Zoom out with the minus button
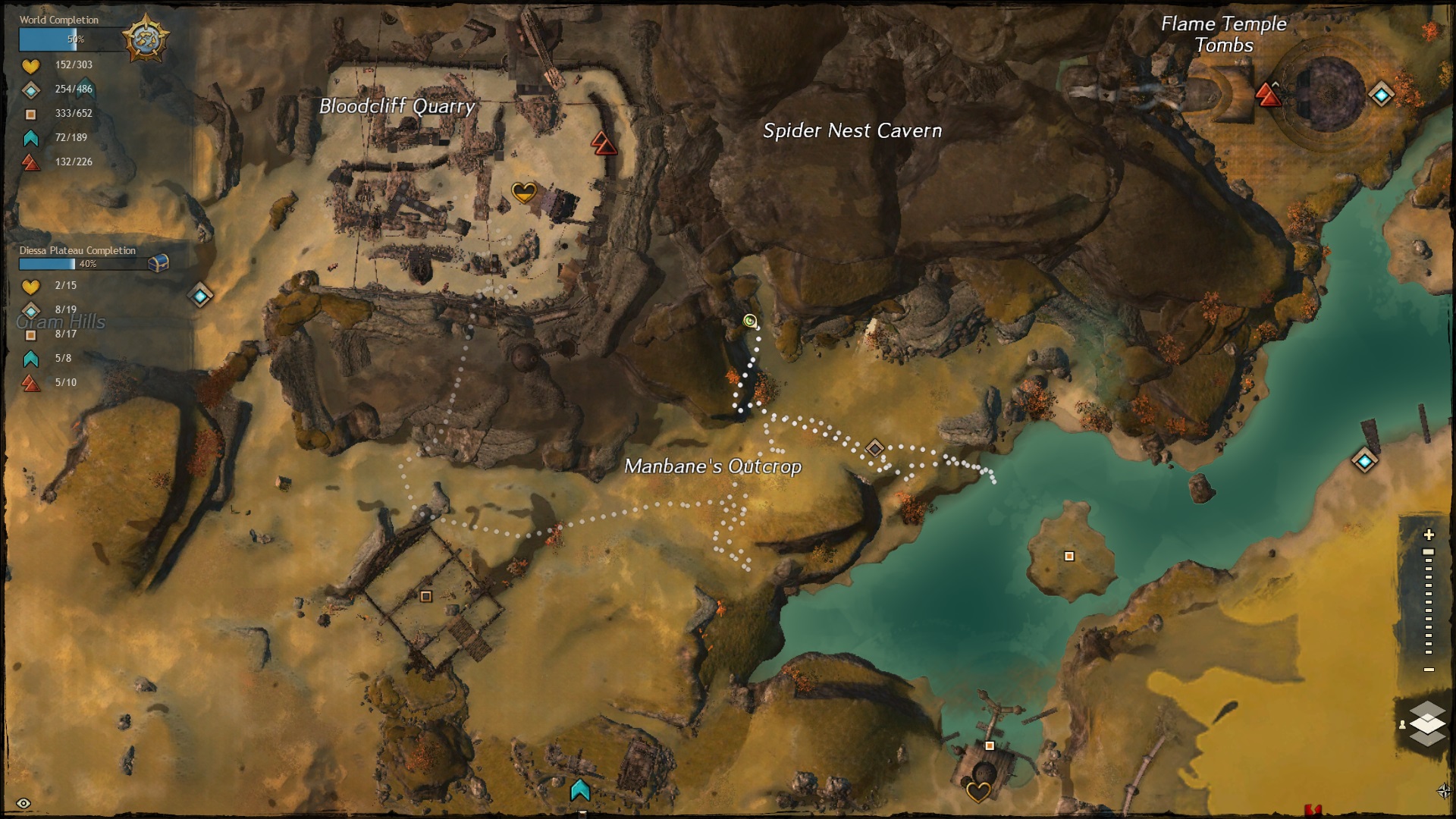This screenshot has height=819, width=1456. point(1429,670)
